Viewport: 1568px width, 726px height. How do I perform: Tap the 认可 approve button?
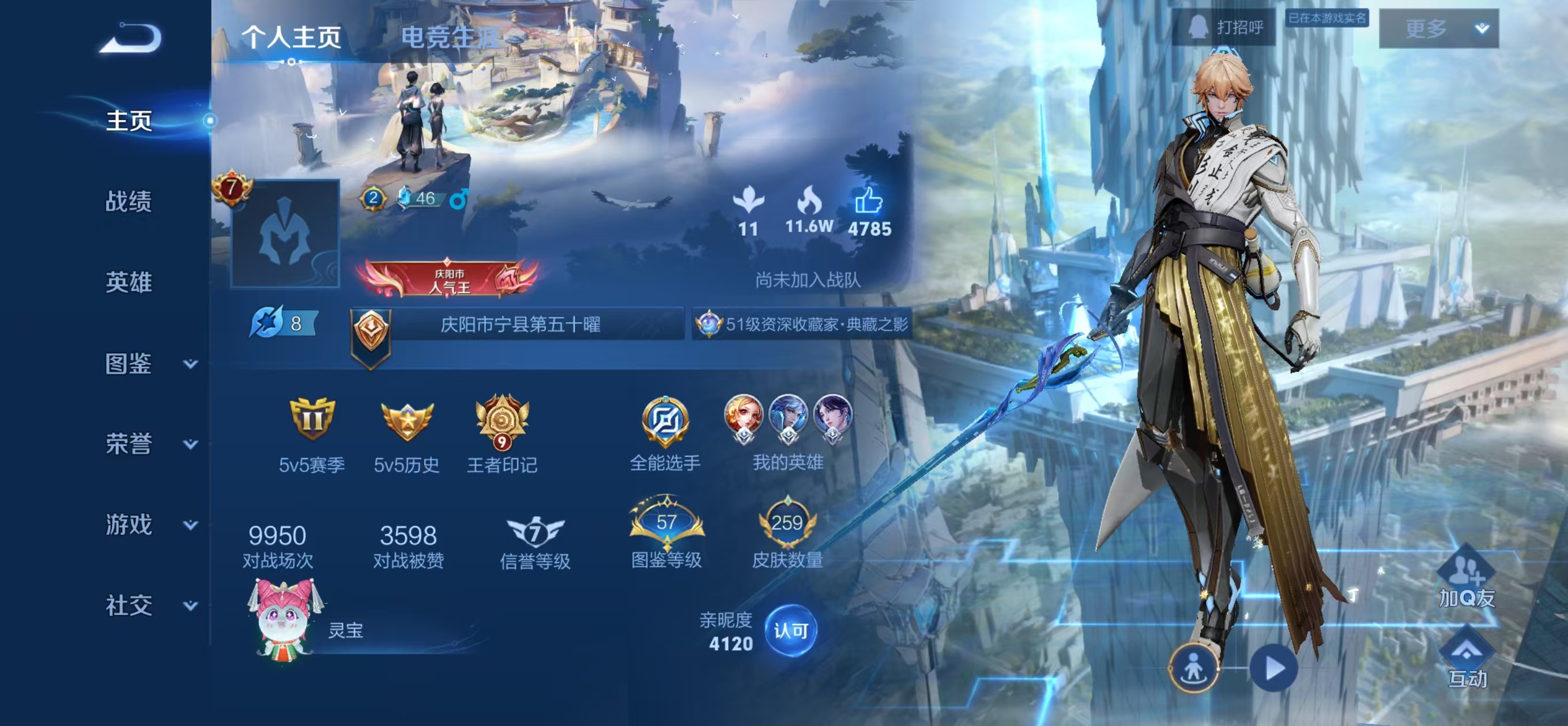pos(791,630)
